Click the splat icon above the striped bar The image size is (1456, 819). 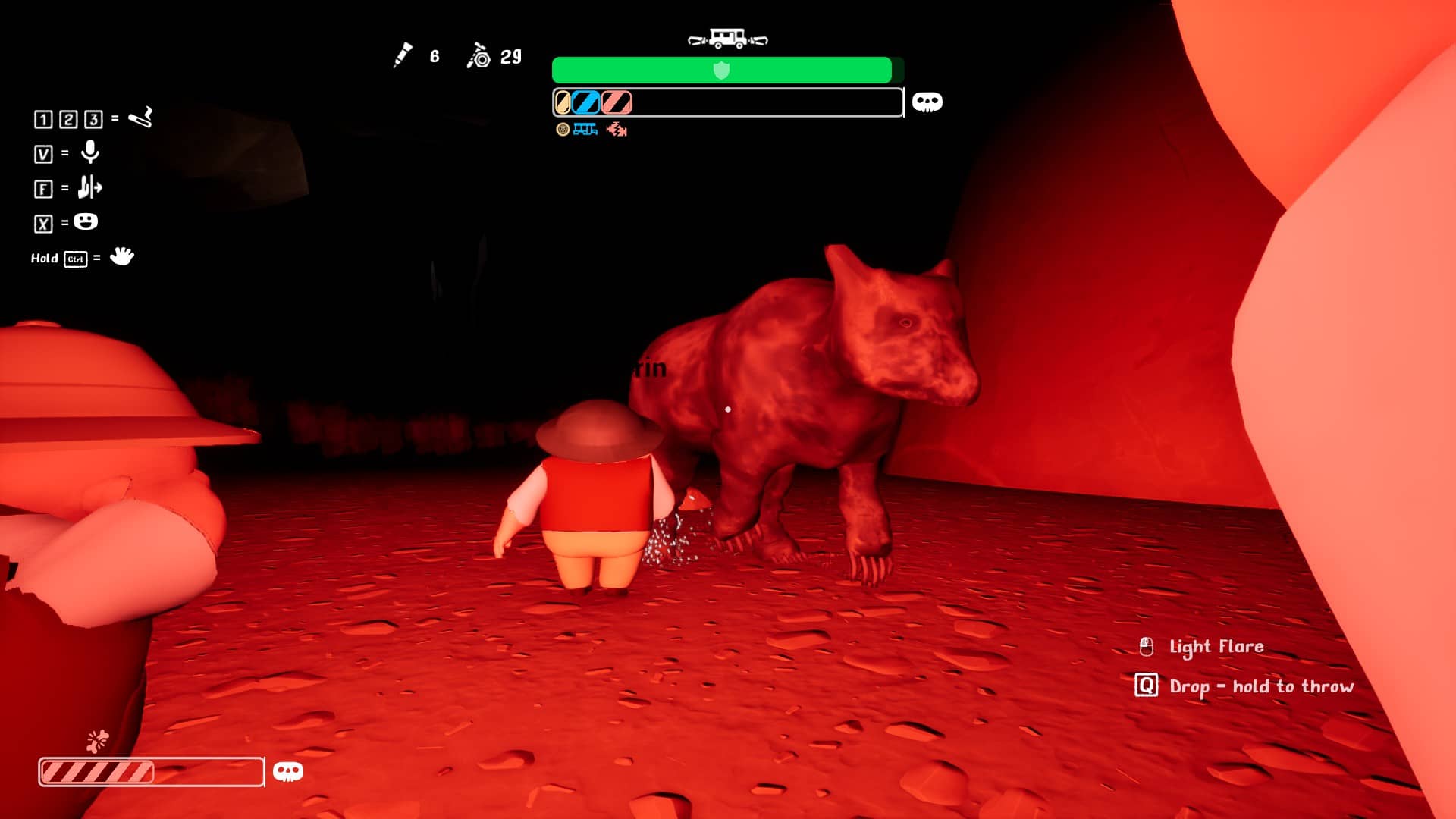click(x=98, y=740)
